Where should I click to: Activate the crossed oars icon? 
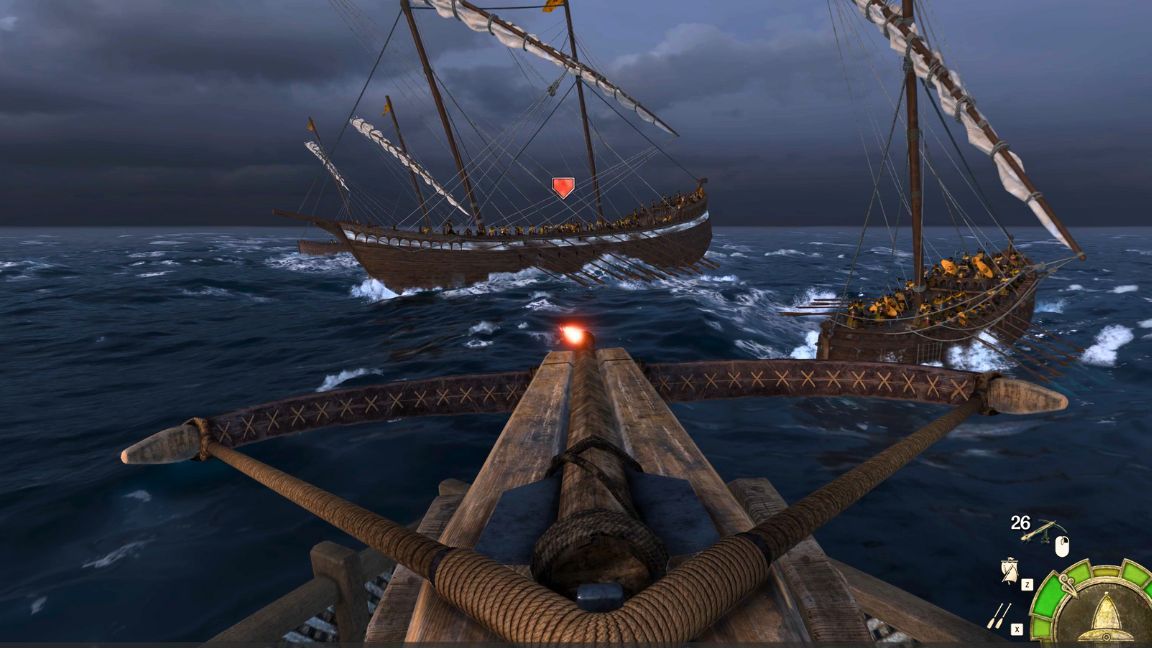point(999,614)
